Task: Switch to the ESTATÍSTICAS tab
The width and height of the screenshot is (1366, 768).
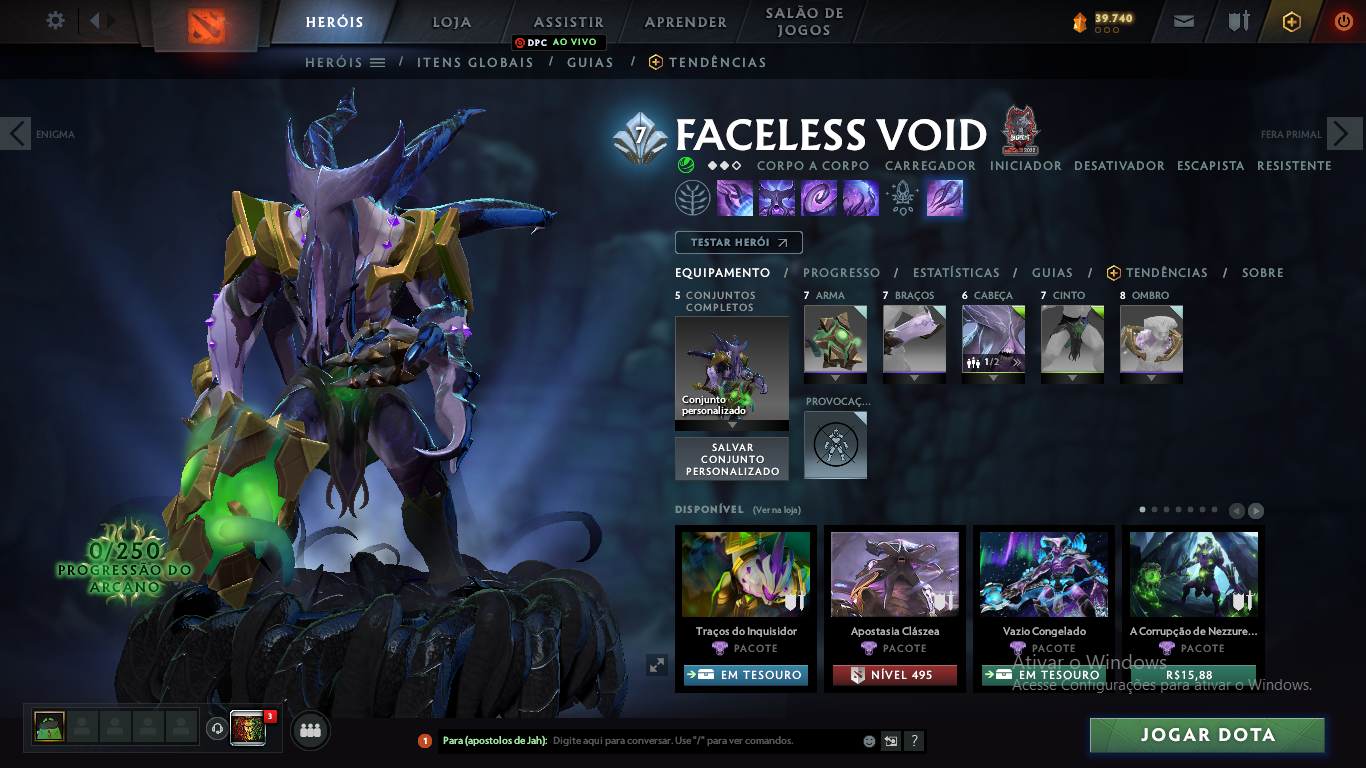Action: (x=955, y=272)
